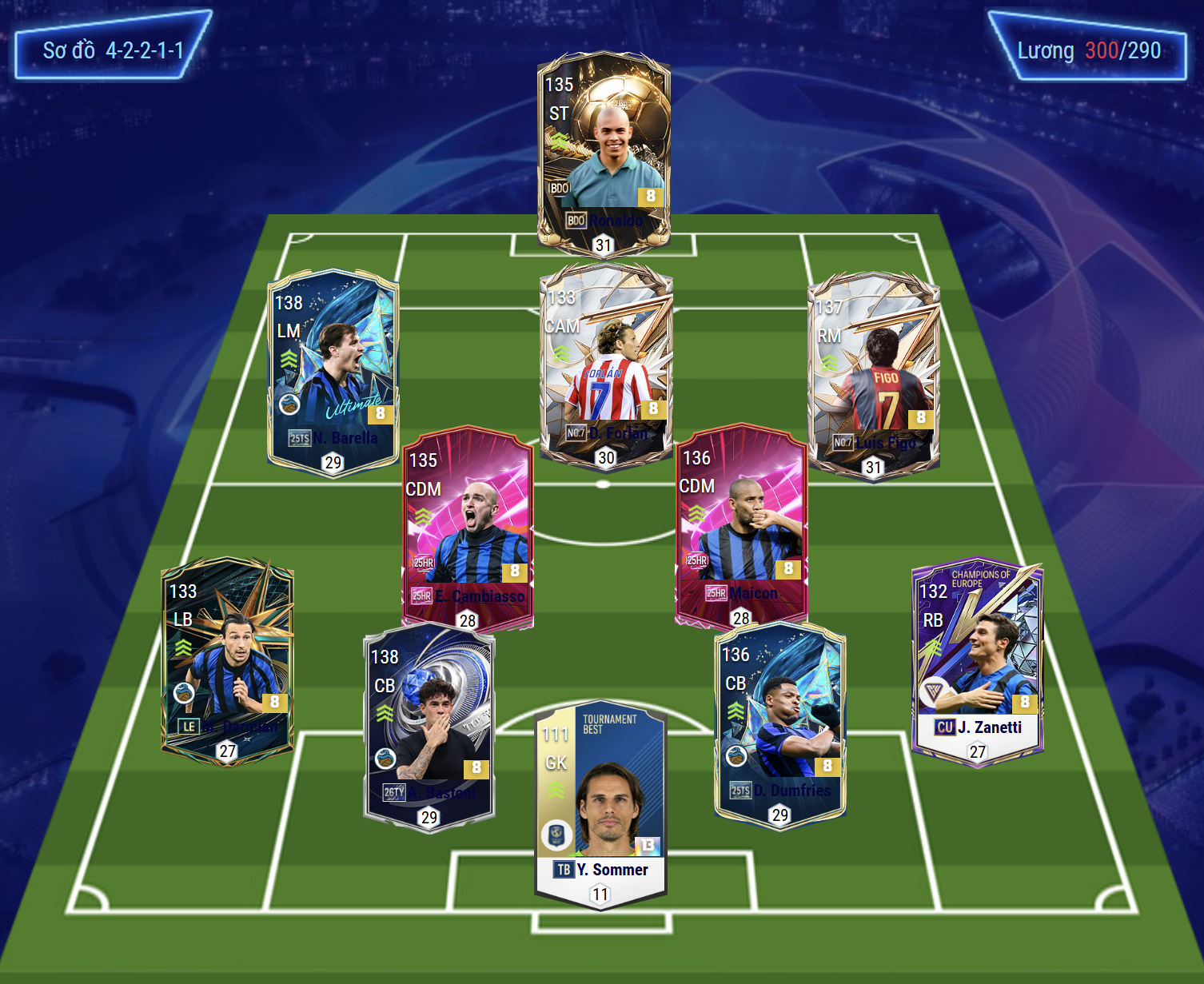Select the J. Zanetti RB card
The height and width of the screenshot is (984, 1204).
pos(977,659)
